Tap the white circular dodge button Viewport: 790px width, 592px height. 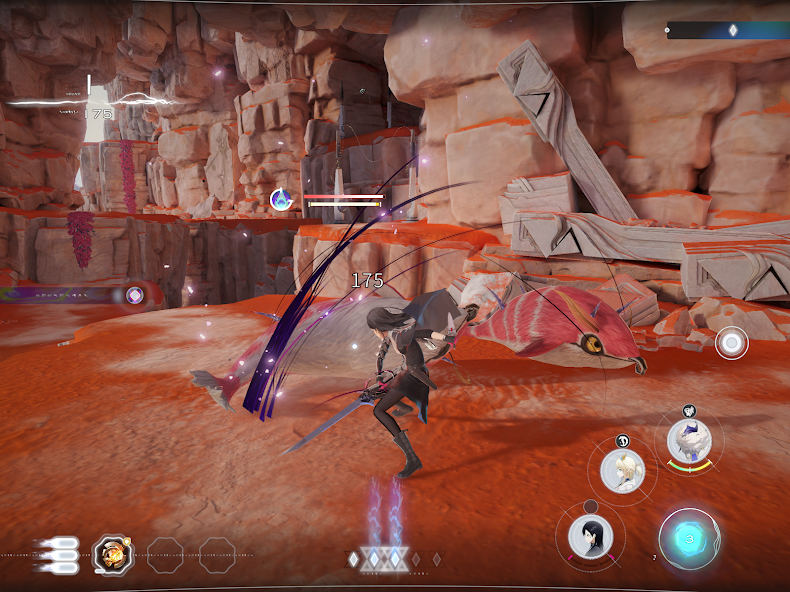731,343
